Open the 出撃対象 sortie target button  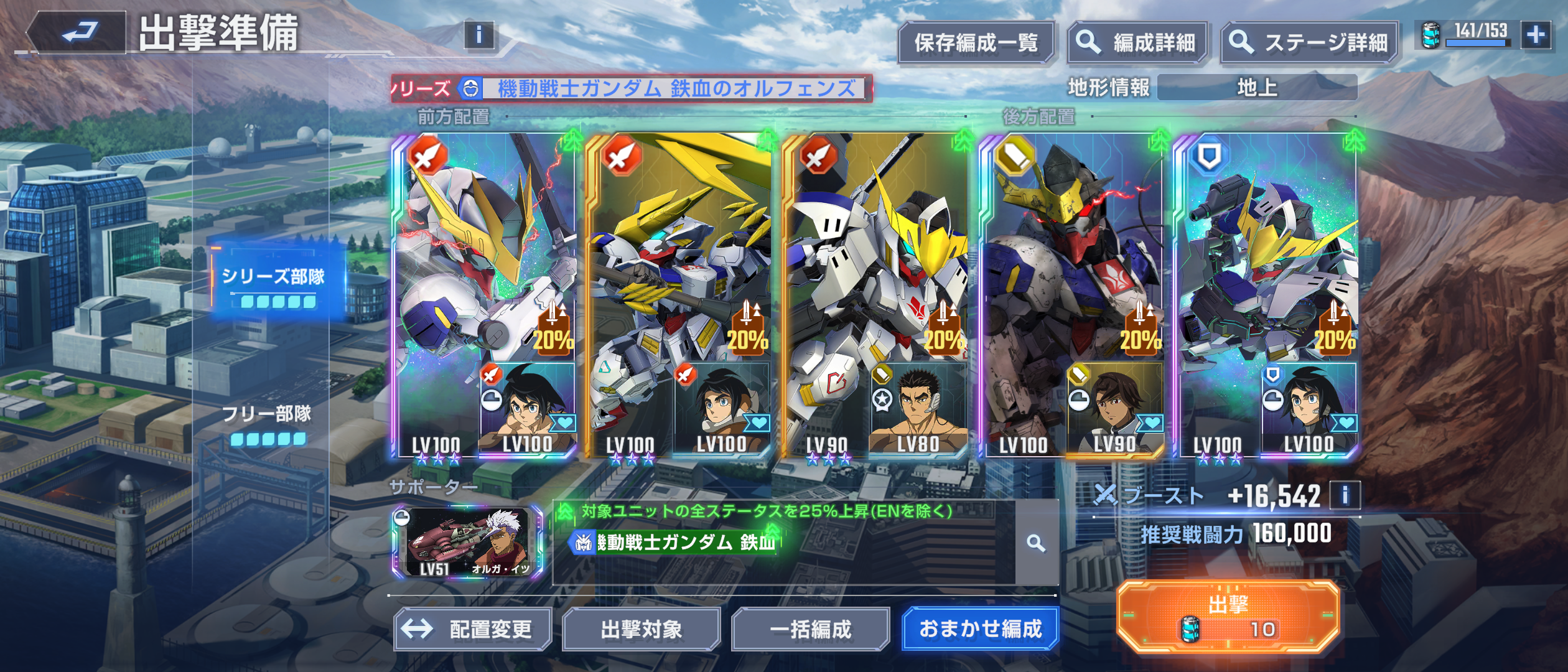641,629
